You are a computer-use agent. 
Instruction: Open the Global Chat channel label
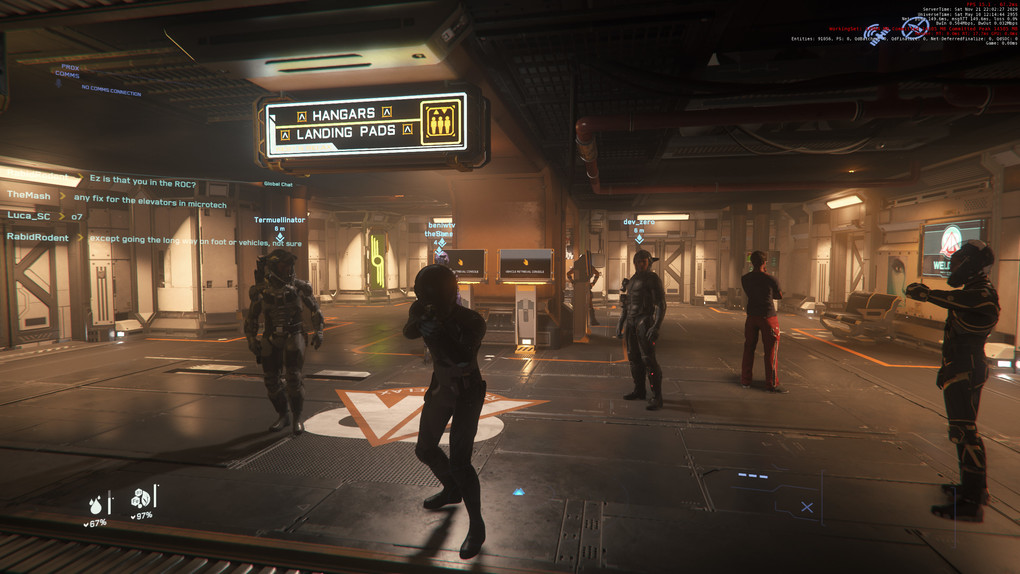278,184
